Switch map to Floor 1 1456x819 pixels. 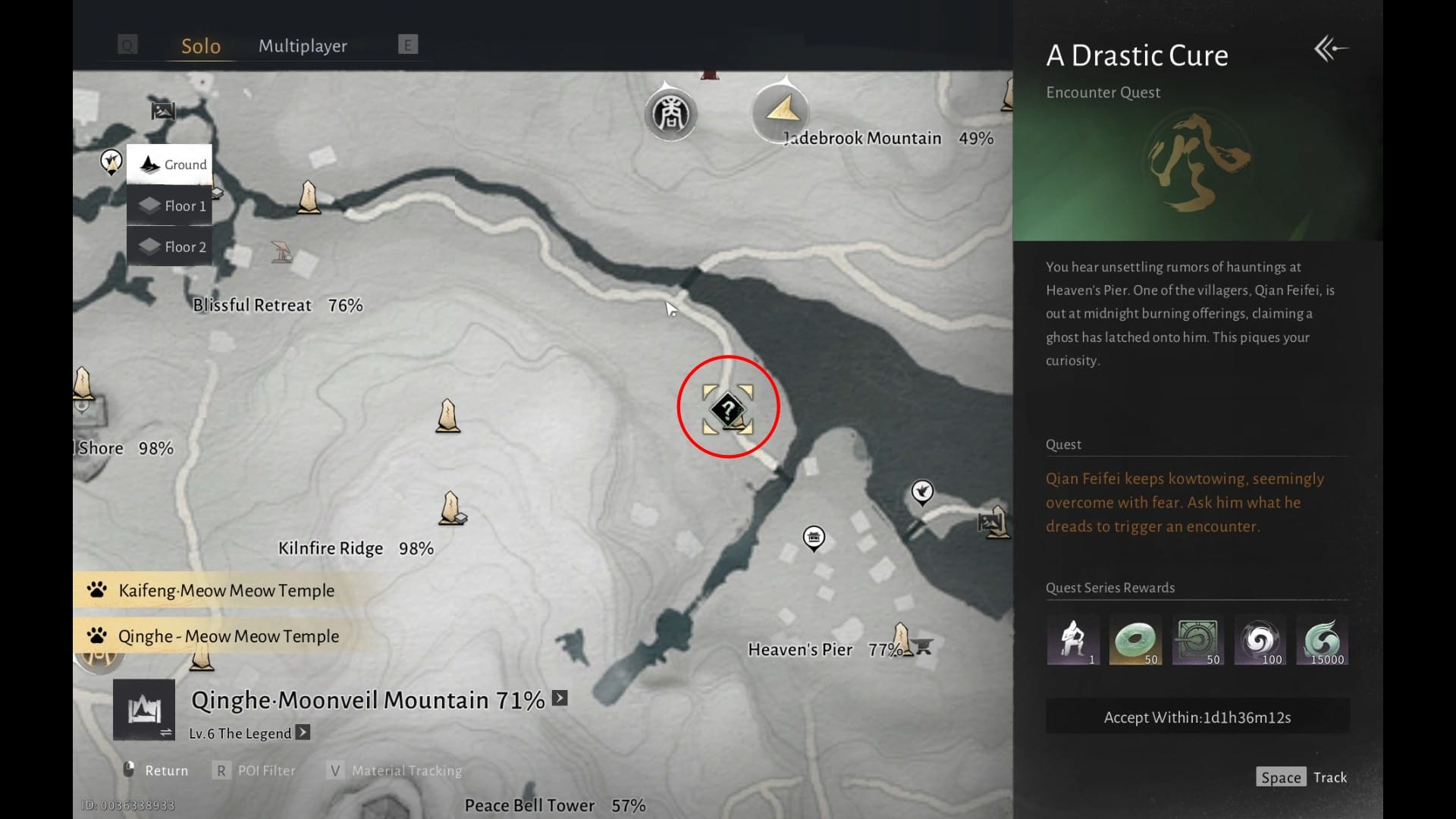(x=170, y=206)
